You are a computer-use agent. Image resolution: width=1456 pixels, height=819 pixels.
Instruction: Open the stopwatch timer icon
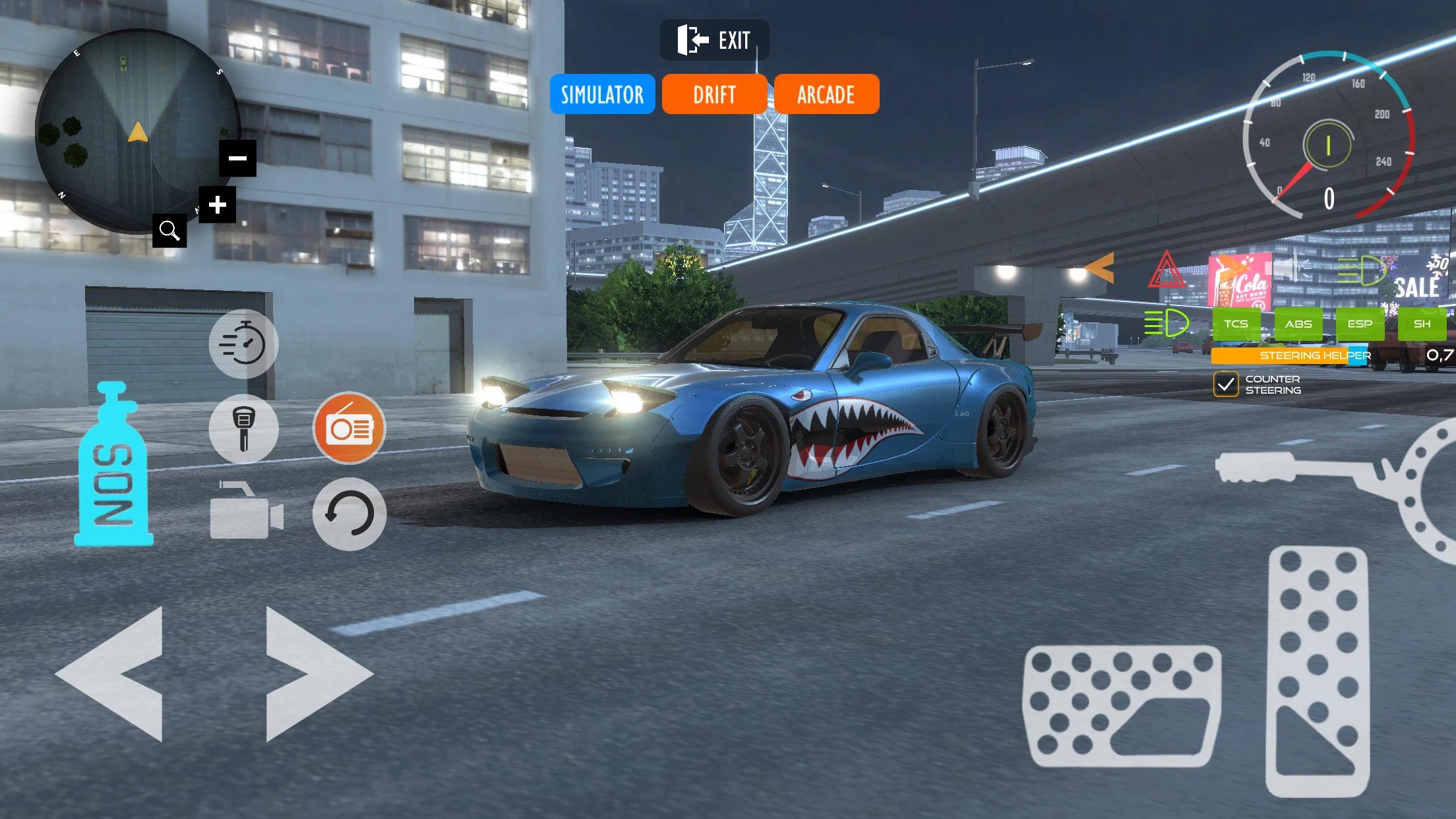(243, 344)
